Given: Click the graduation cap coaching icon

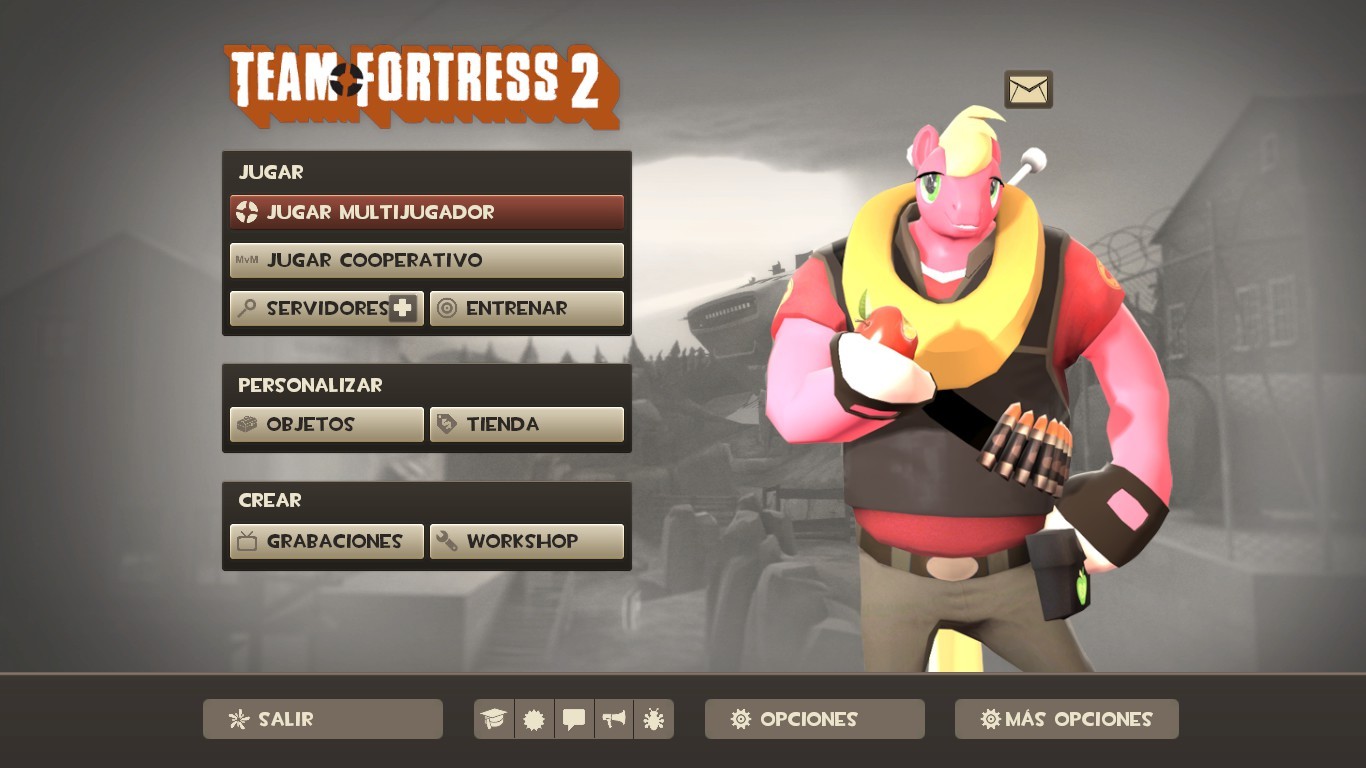Looking at the screenshot, I should point(493,719).
